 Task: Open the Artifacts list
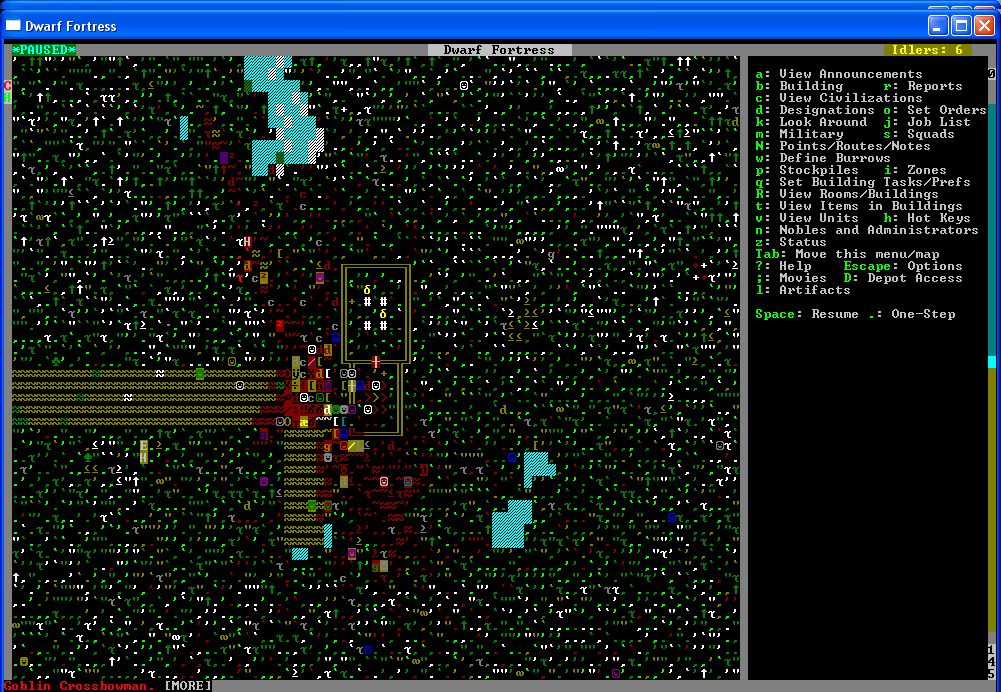point(814,290)
